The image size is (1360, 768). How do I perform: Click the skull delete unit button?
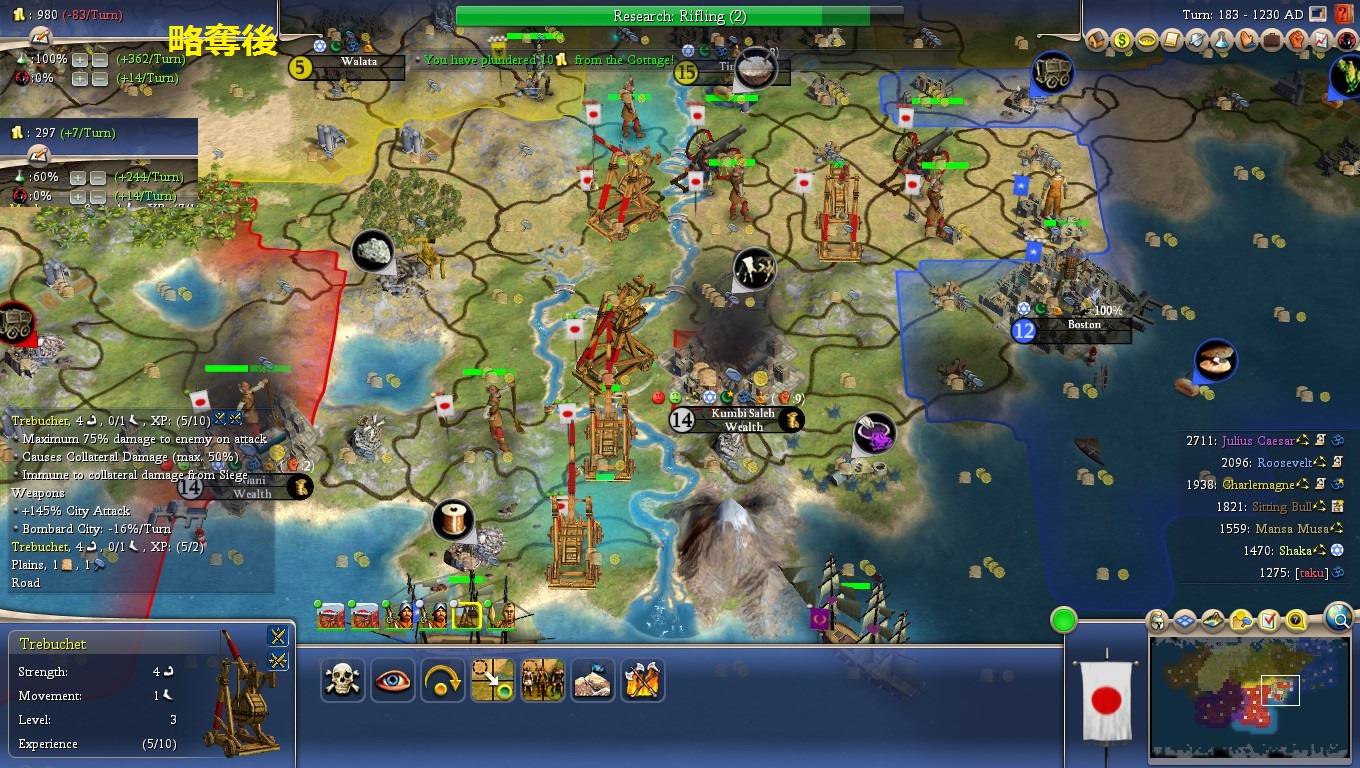[343, 680]
